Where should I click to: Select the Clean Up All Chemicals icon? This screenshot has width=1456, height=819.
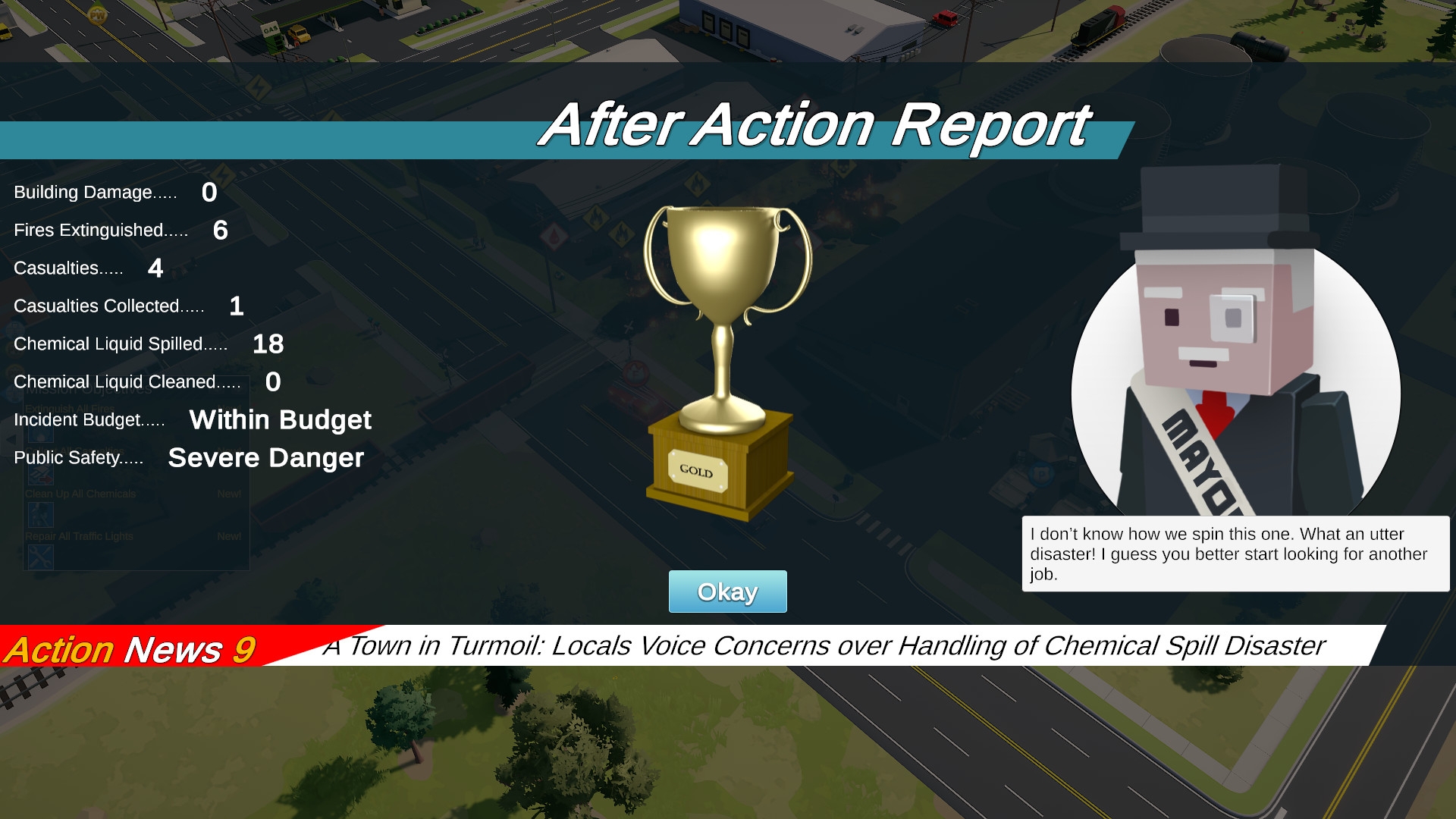coord(42,514)
